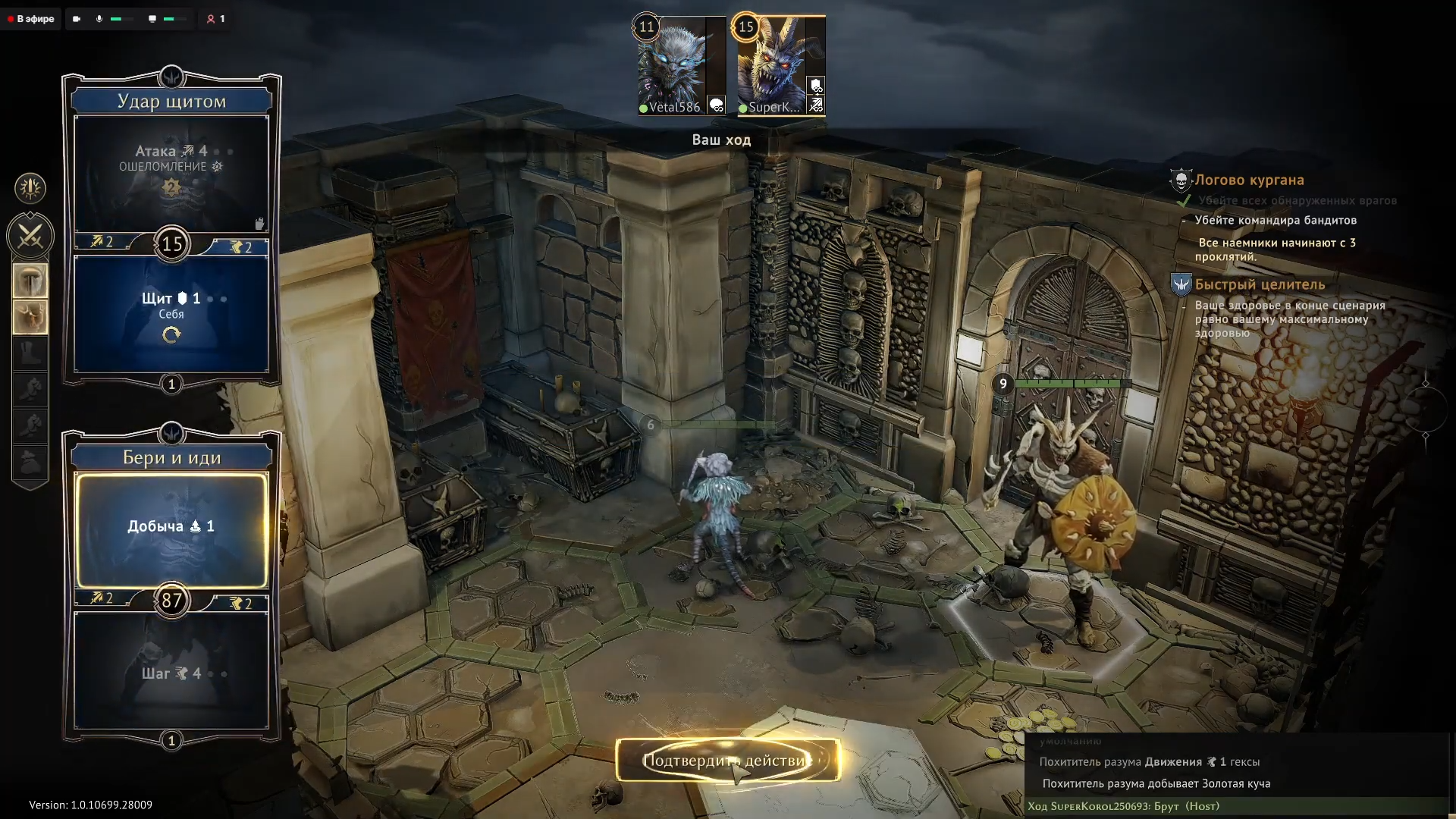1456x819 pixels.
Task: Click the combat log panel
Action: click(1236, 773)
